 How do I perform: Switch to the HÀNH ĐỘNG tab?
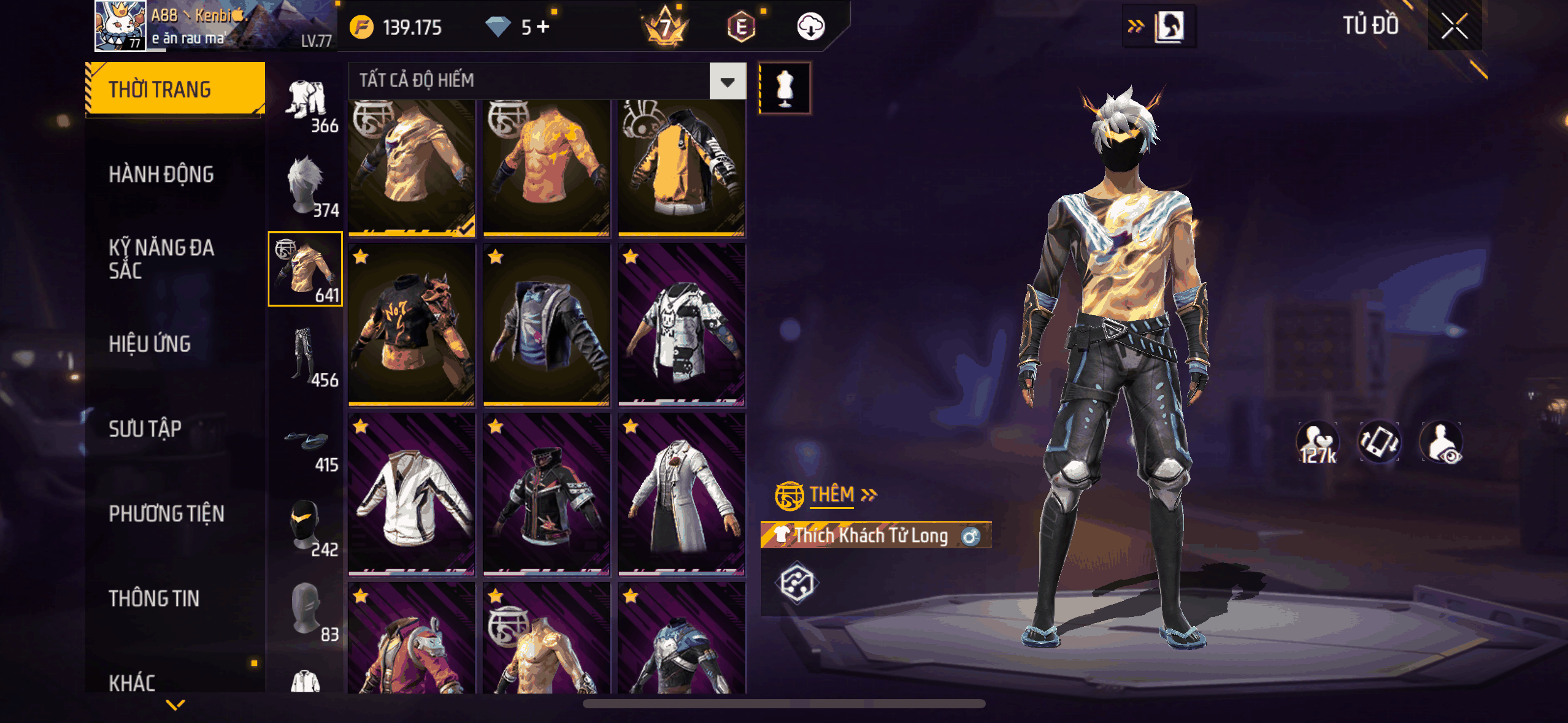(x=162, y=175)
